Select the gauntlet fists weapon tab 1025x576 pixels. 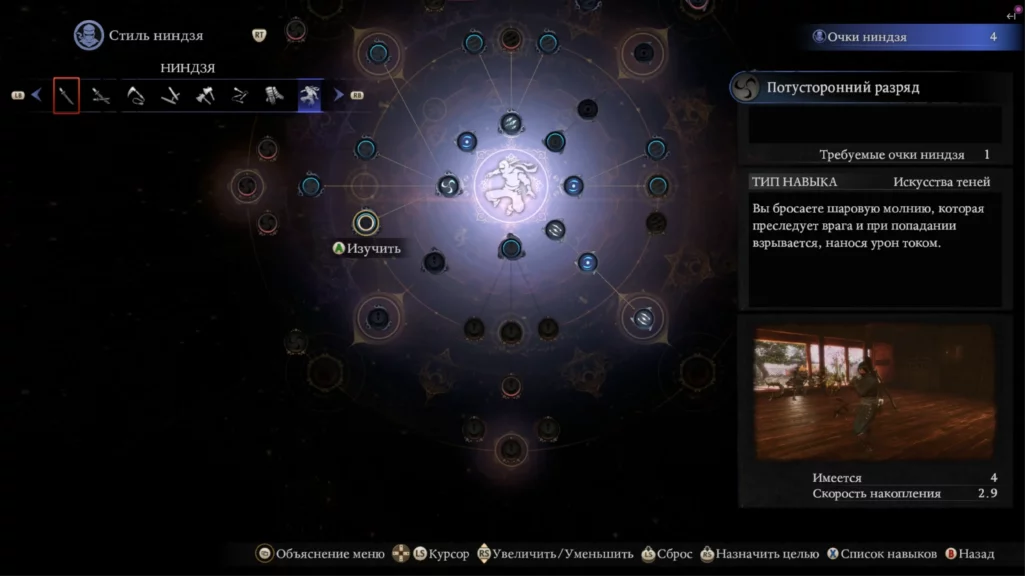[274, 96]
